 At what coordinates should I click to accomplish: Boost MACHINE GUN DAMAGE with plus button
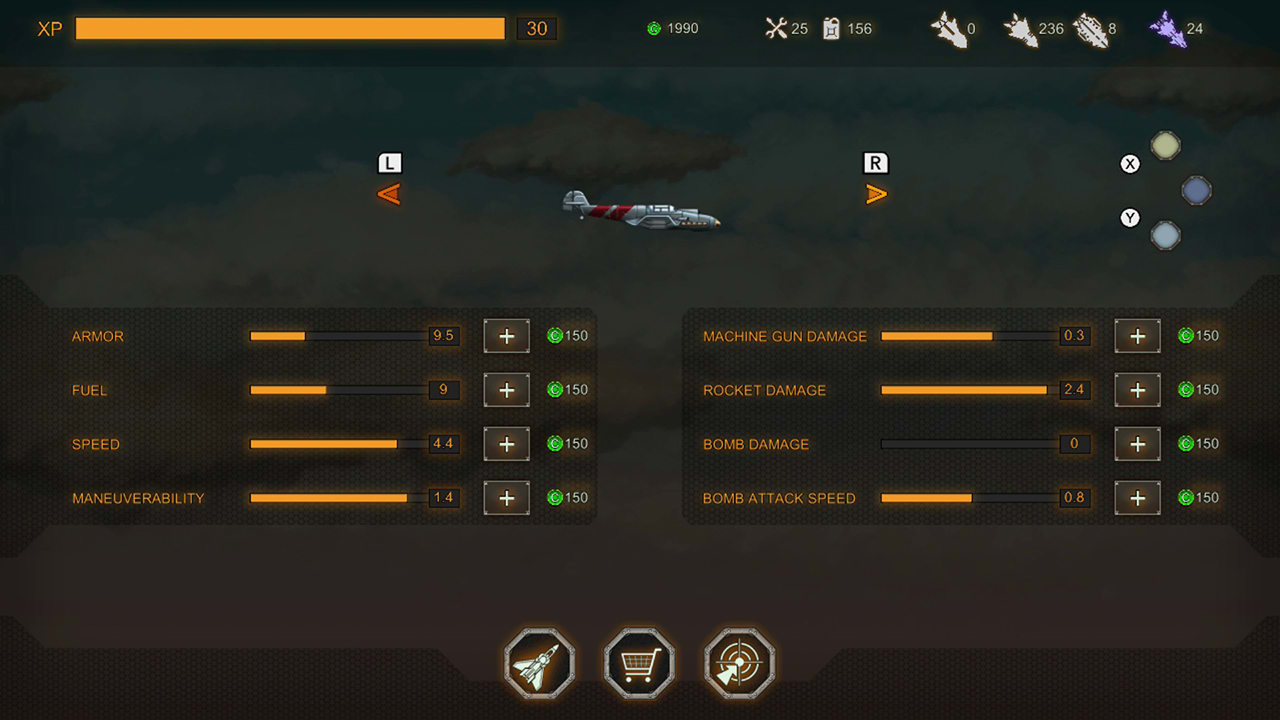[x=1137, y=336]
